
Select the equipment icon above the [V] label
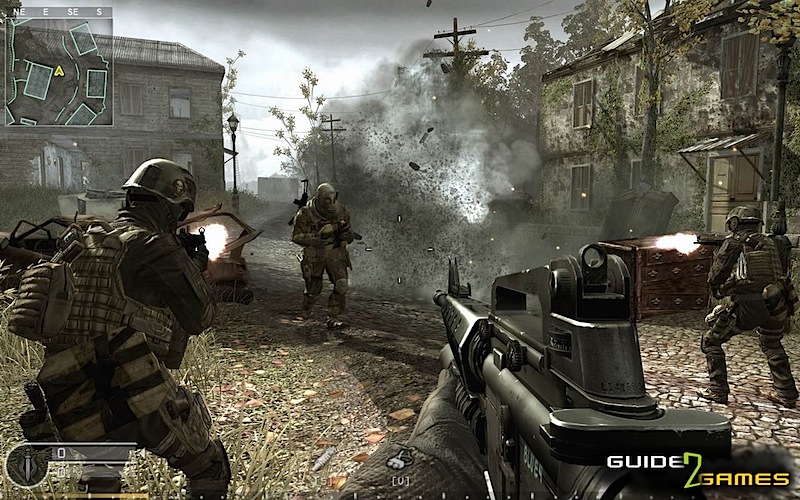[x=401, y=459]
